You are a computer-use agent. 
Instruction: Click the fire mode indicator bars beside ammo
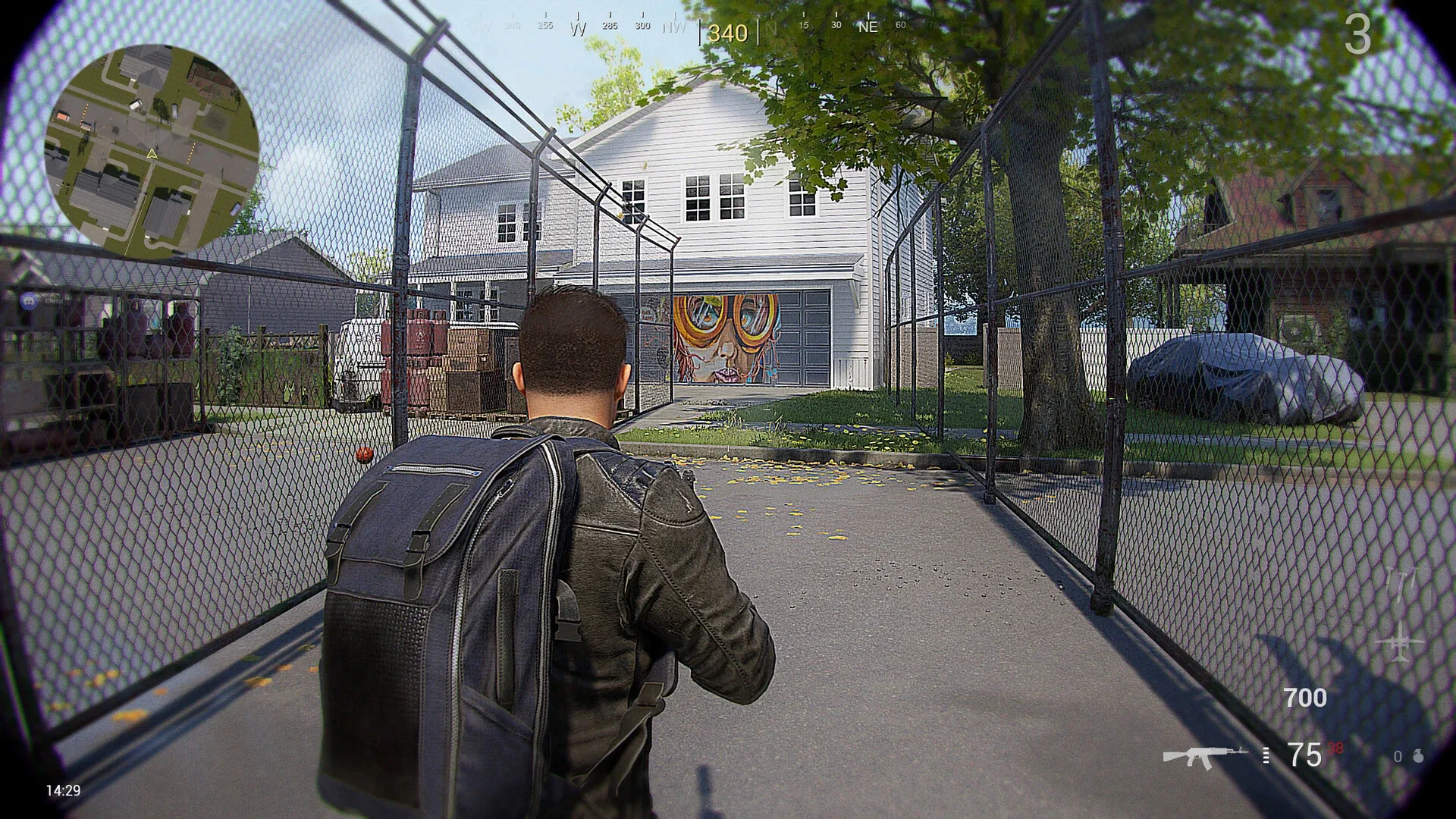pos(1265,756)
